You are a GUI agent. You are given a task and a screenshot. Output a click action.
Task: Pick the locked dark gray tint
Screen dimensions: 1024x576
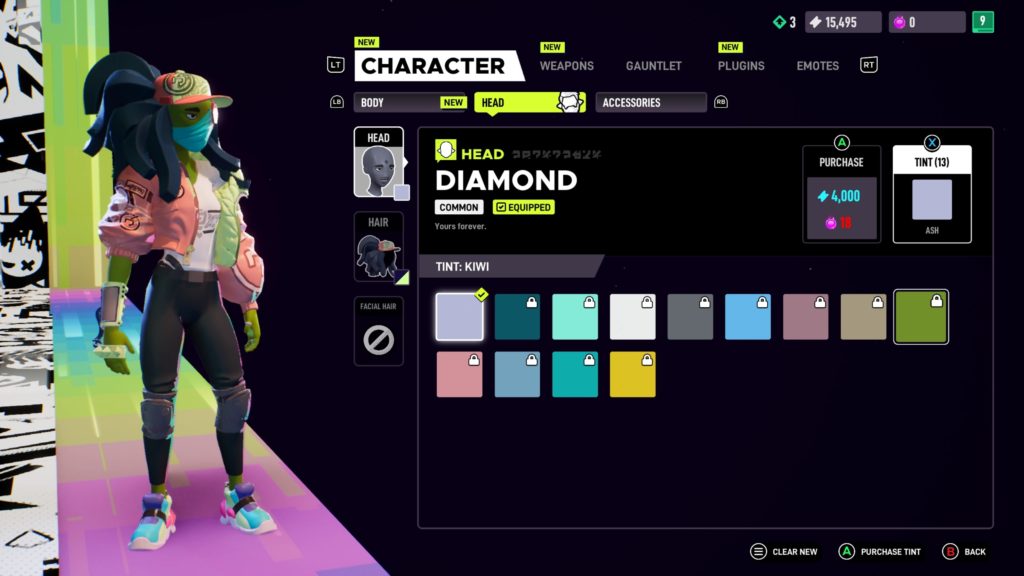click(x=690, y=317)
